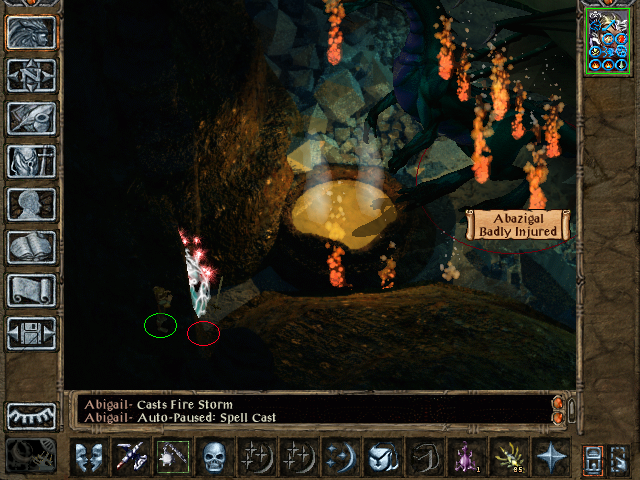
Task: Open the journal with the quill icon
Action: coord(31,118)
